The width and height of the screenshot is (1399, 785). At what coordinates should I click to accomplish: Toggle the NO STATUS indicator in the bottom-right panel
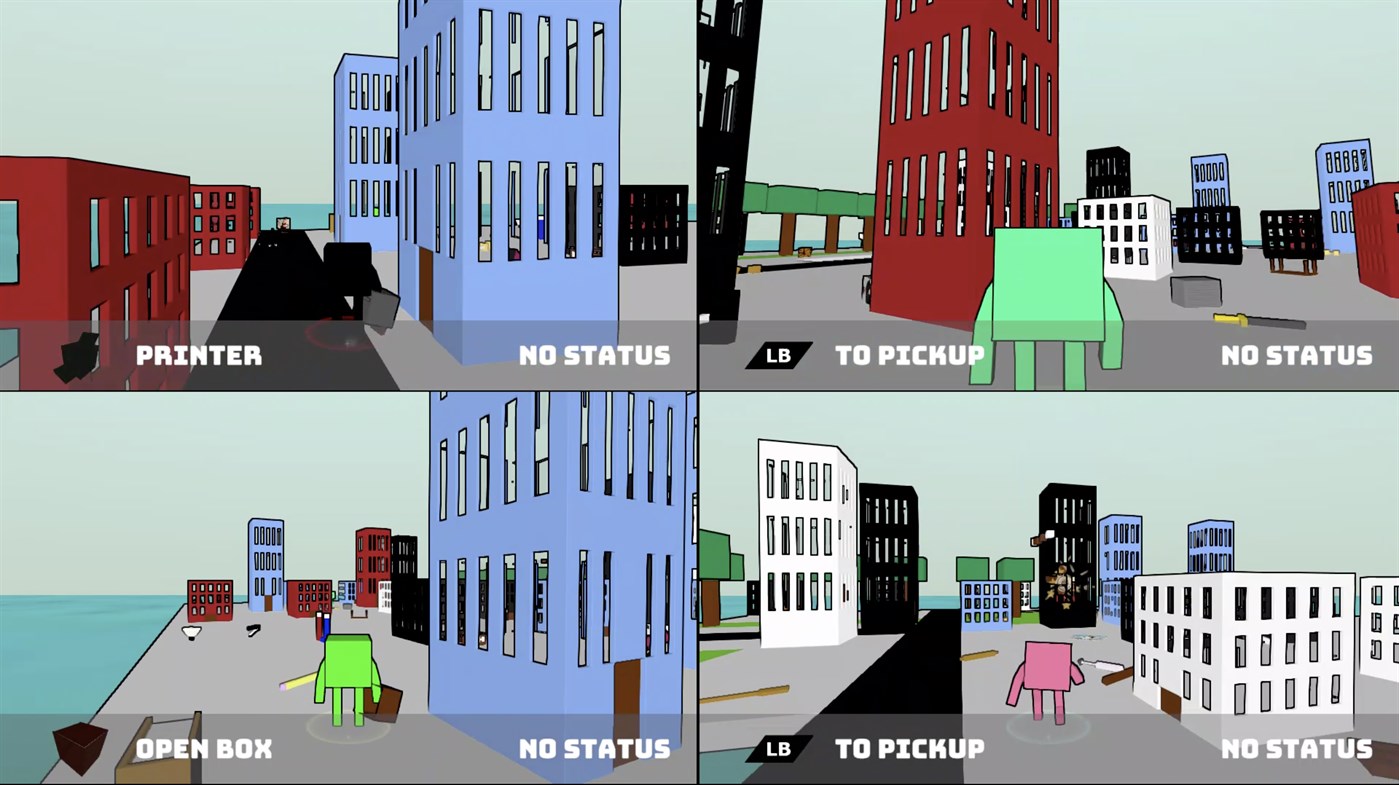[x=1297, y=747]
